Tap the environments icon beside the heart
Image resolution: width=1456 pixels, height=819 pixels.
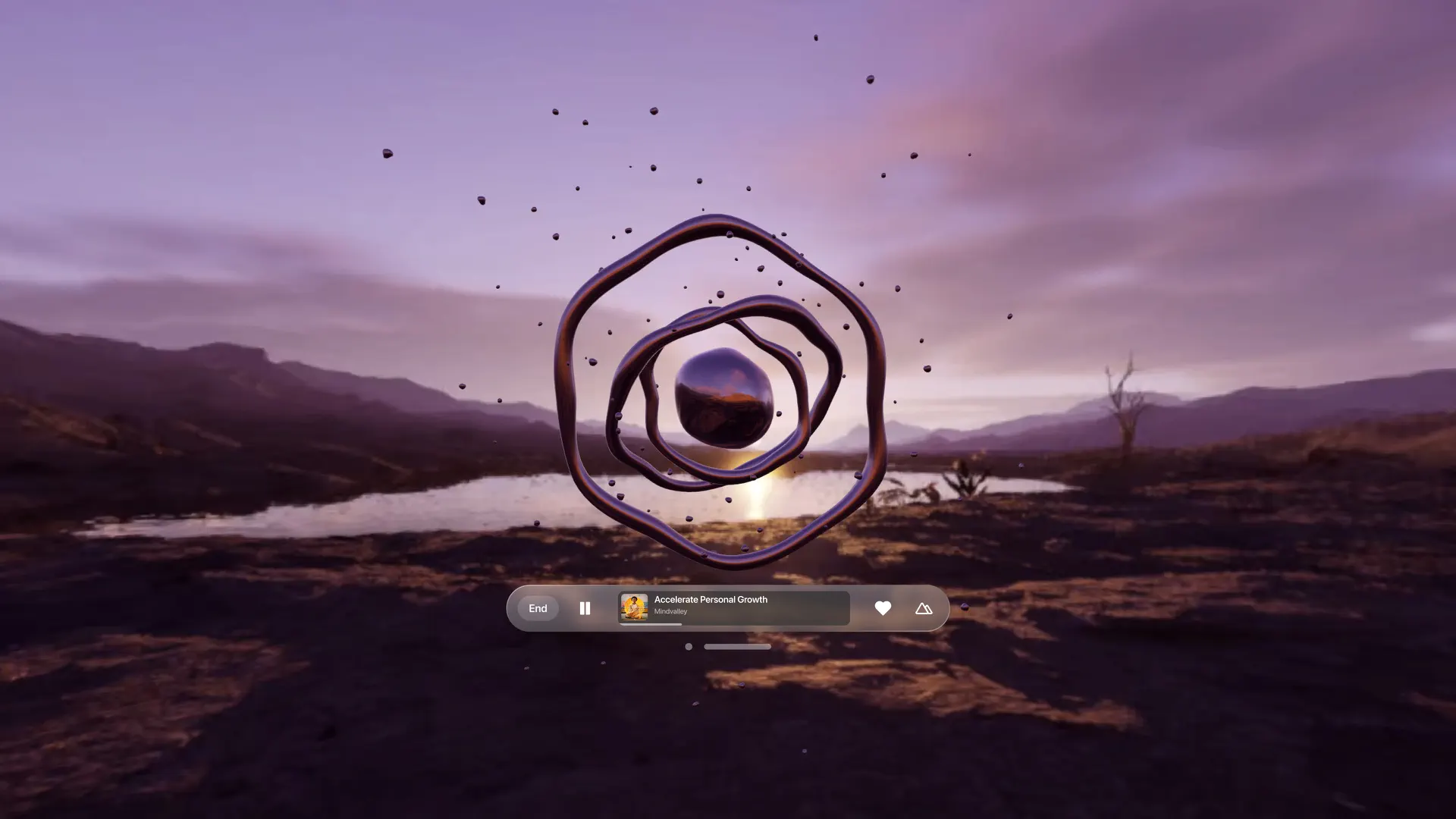coord(923,608)
